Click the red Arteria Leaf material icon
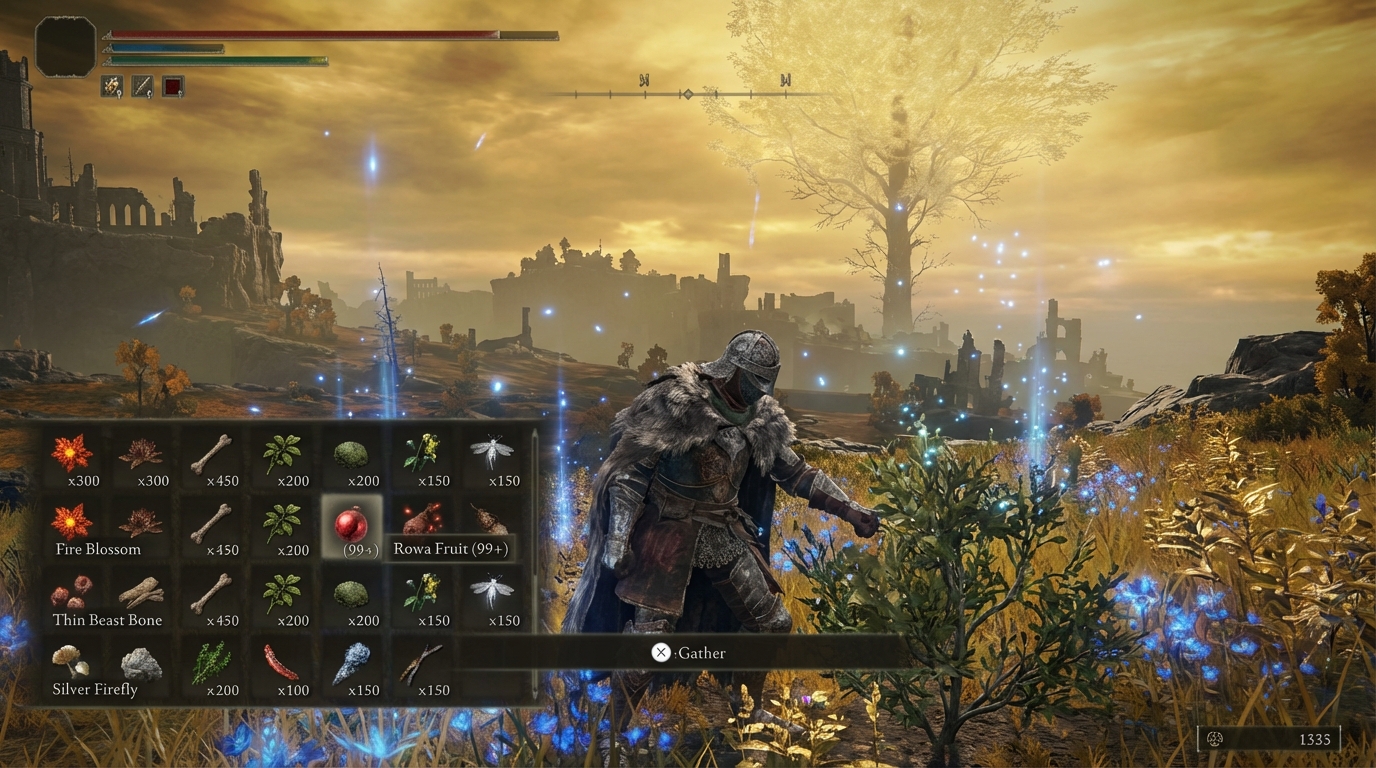 click(281, 664)
